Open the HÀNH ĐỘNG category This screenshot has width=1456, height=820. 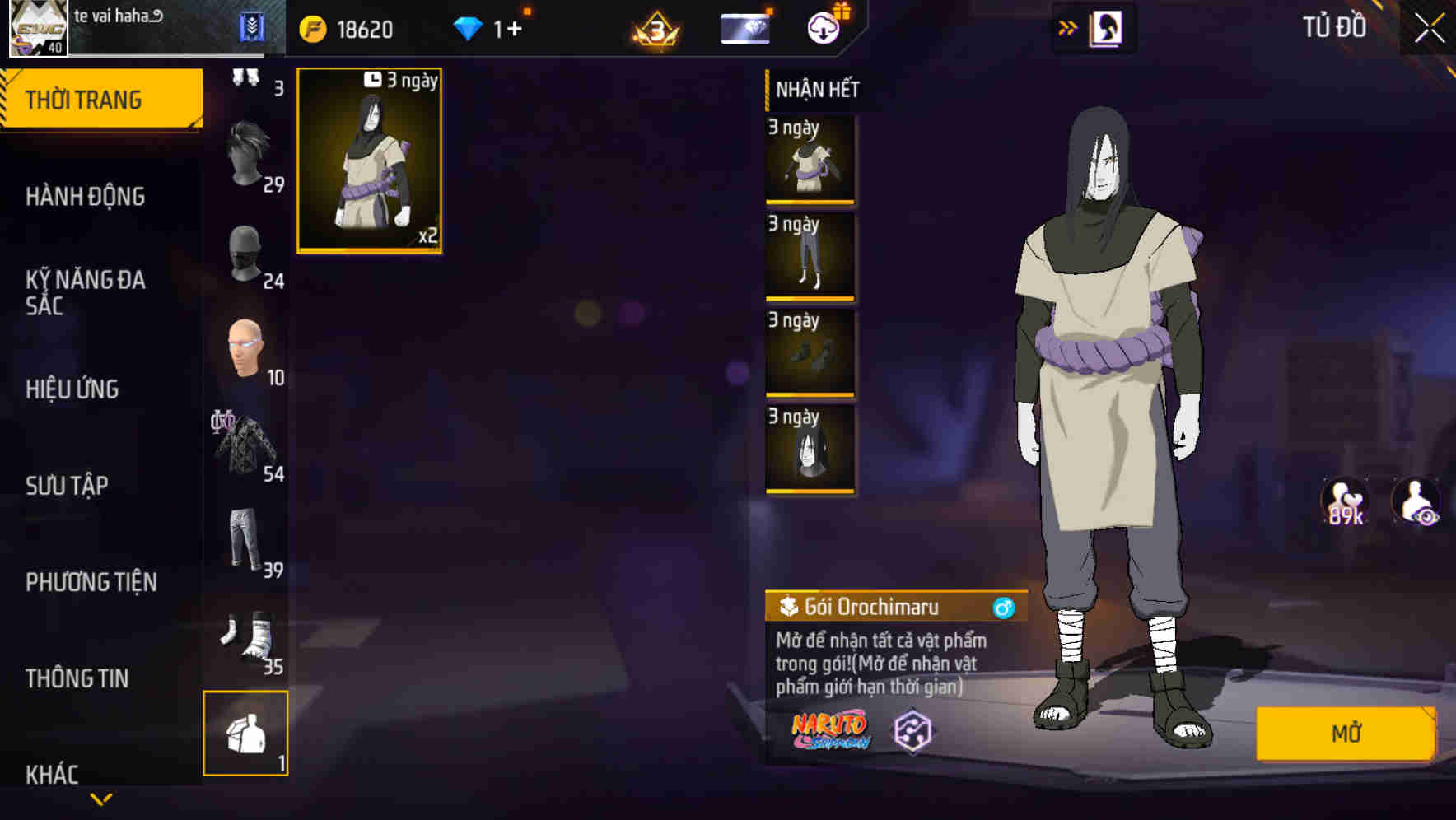point(85,197)
